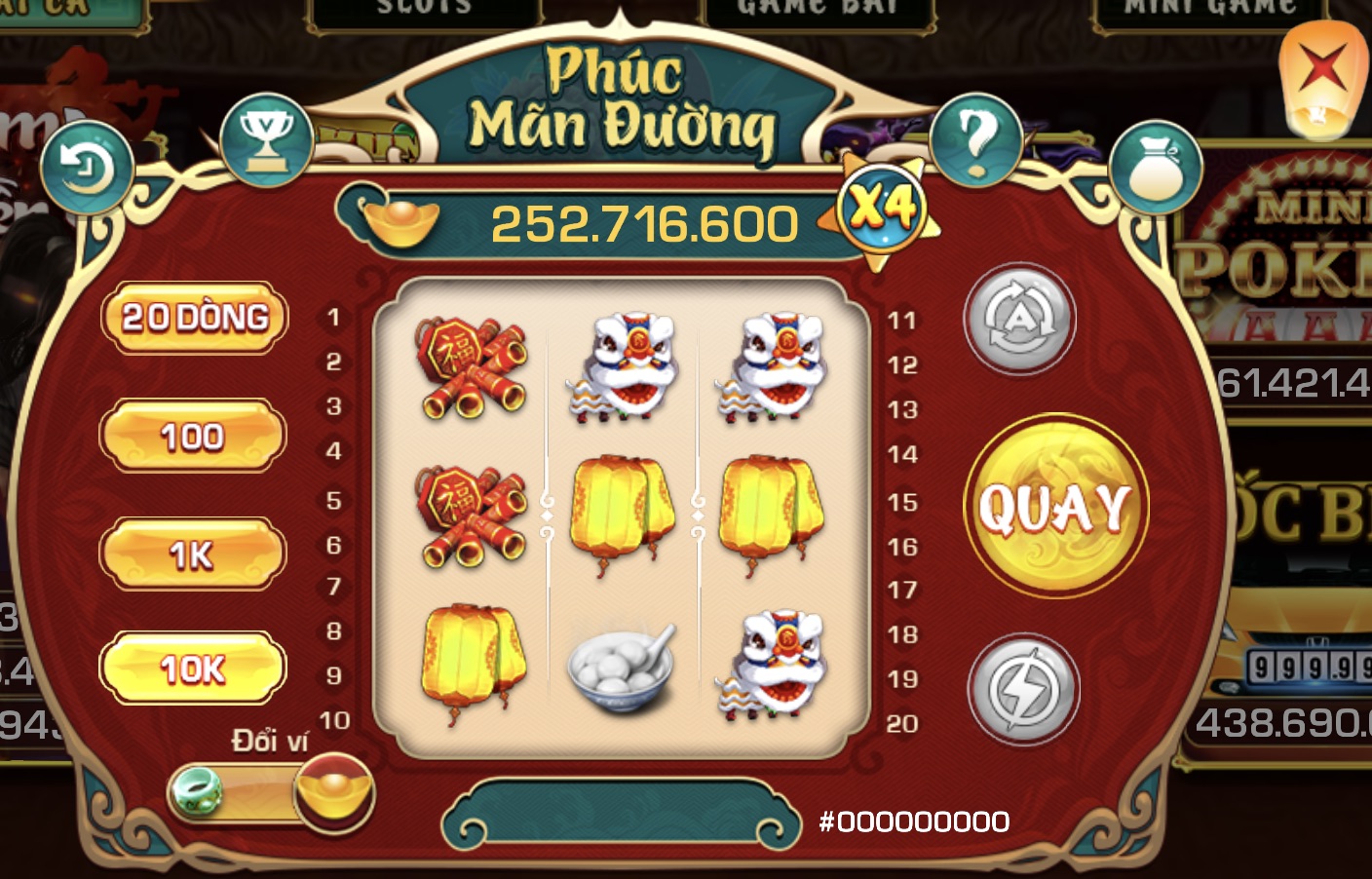Enable auto-spin mode
The width and height of the screenshot is (1372, 879).
click(x=1019, y=322)
